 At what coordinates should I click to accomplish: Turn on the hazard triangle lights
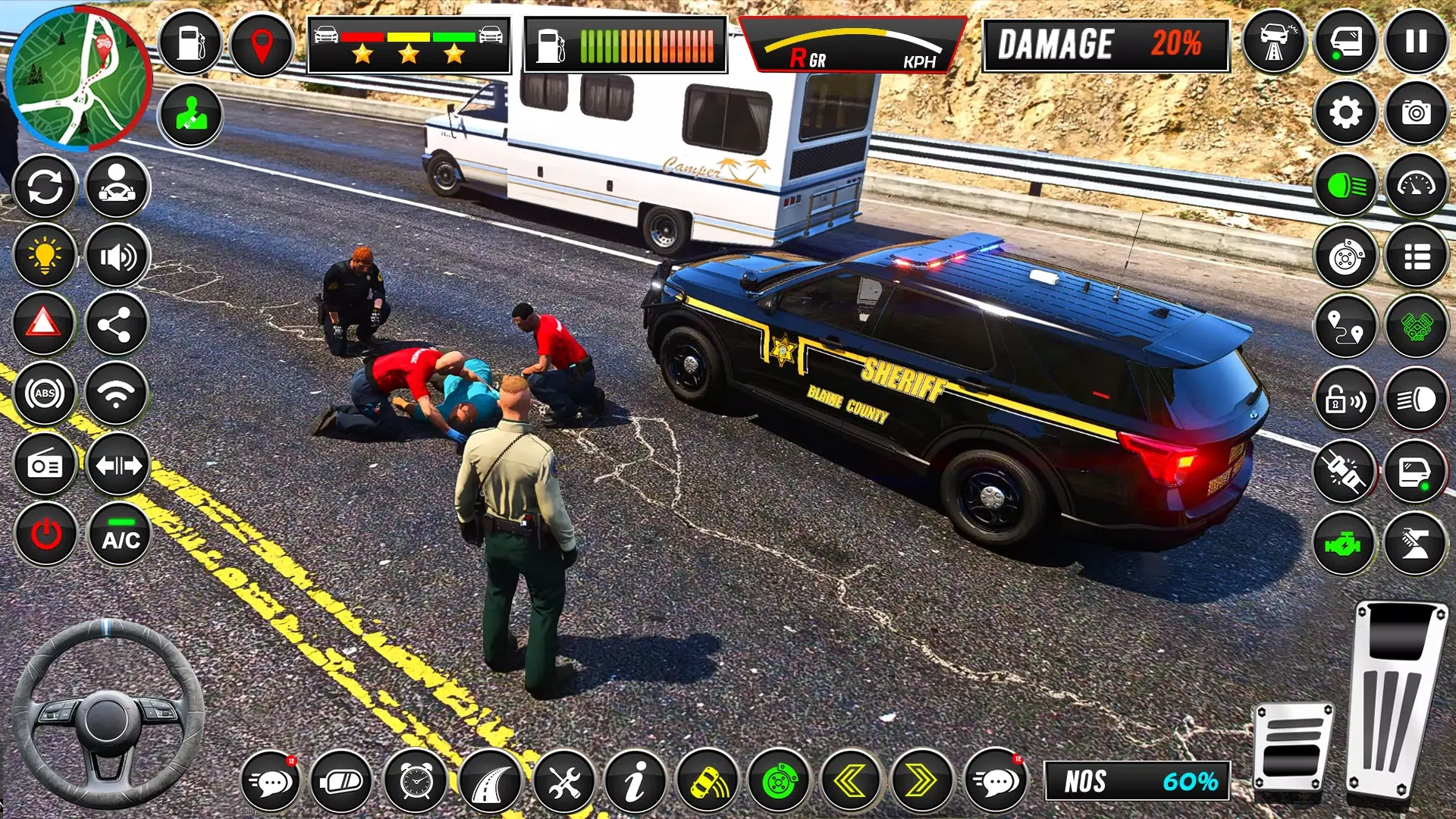coord(44,324)
